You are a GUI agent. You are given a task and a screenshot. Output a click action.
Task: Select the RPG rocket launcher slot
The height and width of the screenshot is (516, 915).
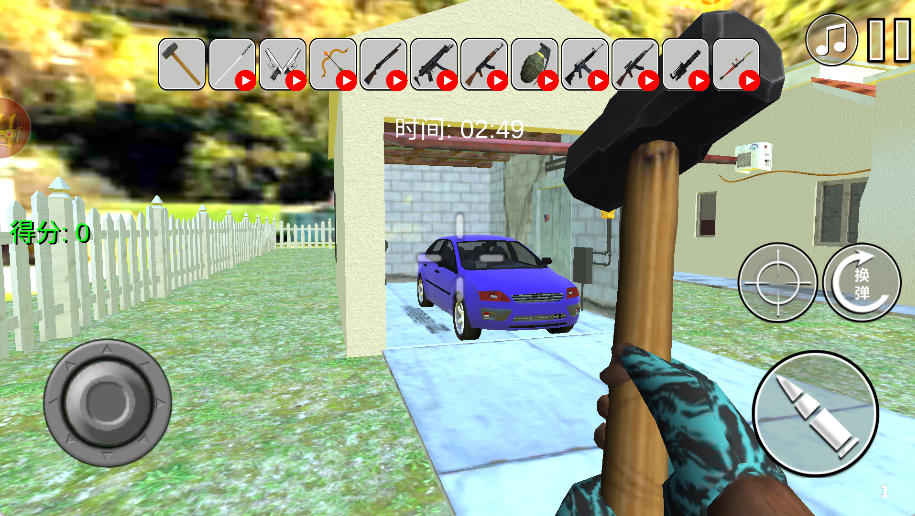735,64
